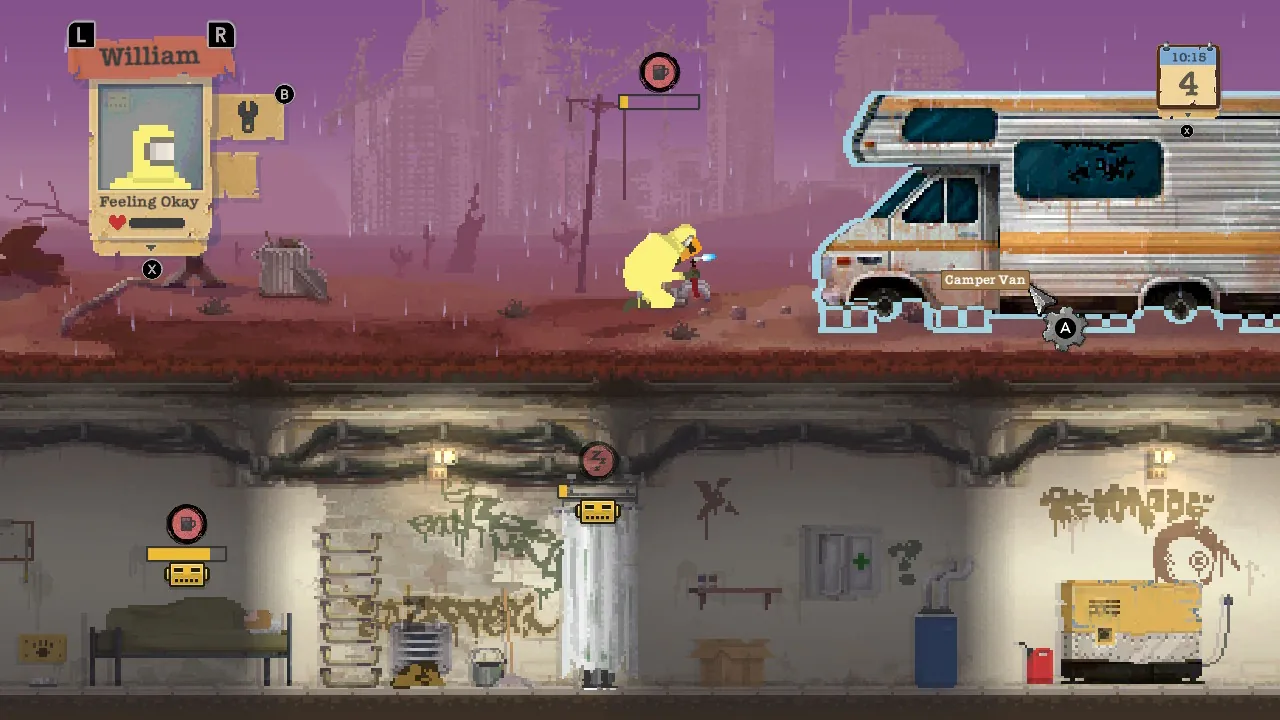Click the coffee cup need icon in the bedroom
Image resolution: width=1280 pixels, height=720 pixels.
pyautogui.click(x=187, y=523)
